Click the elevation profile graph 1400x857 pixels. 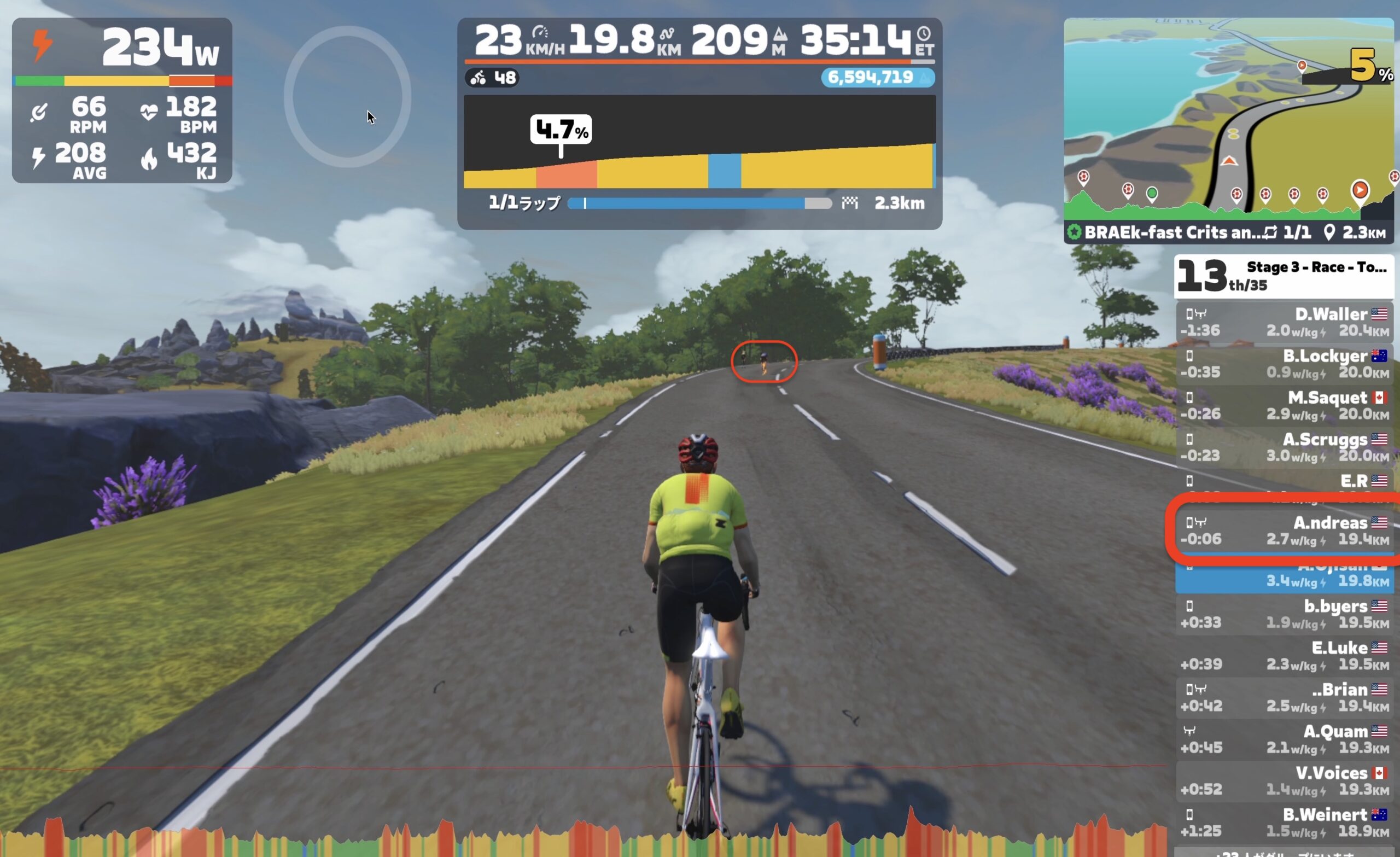tap(699, 142)
